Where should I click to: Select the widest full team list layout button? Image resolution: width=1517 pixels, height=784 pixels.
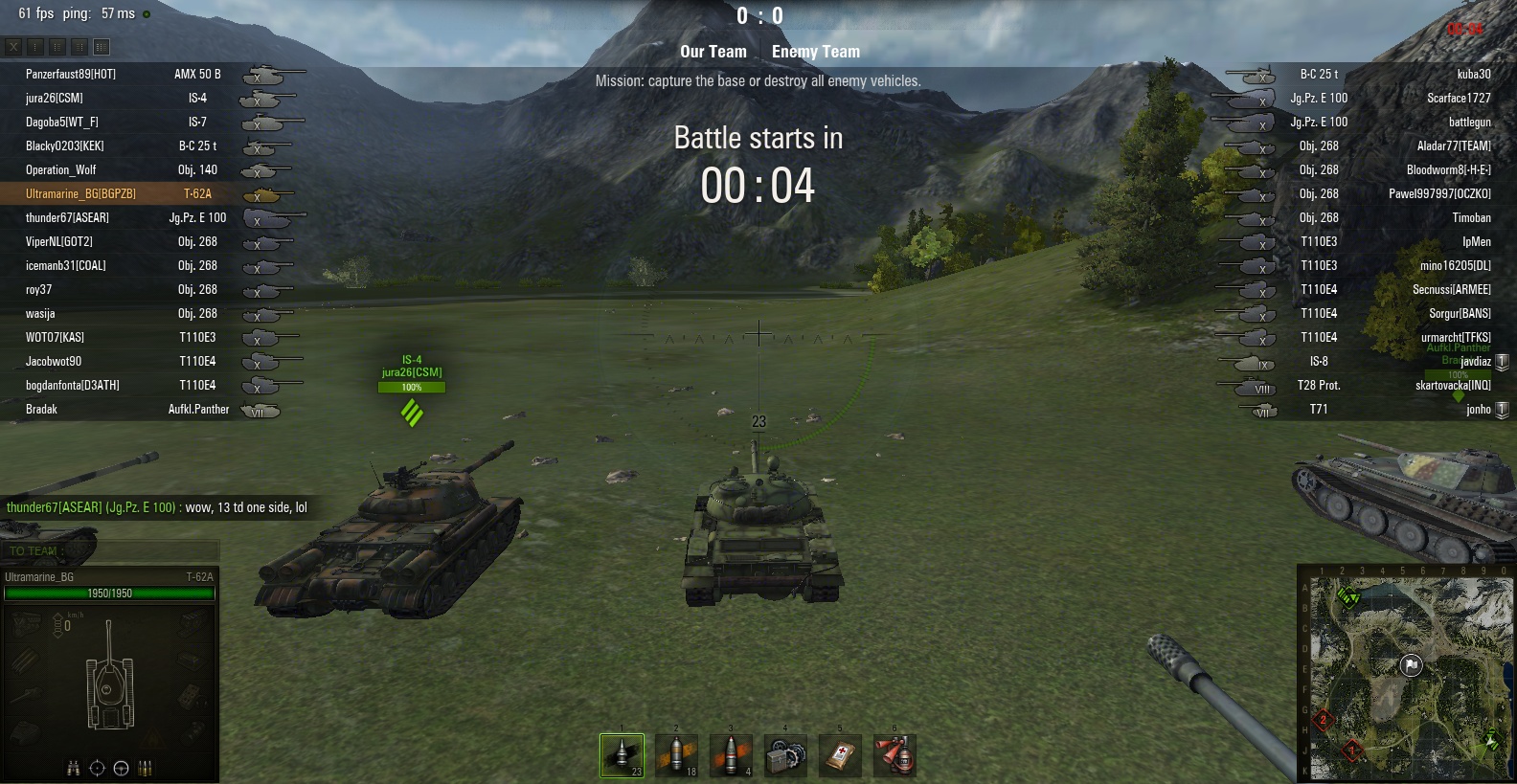pyautogui.click(x=102, y=46)
